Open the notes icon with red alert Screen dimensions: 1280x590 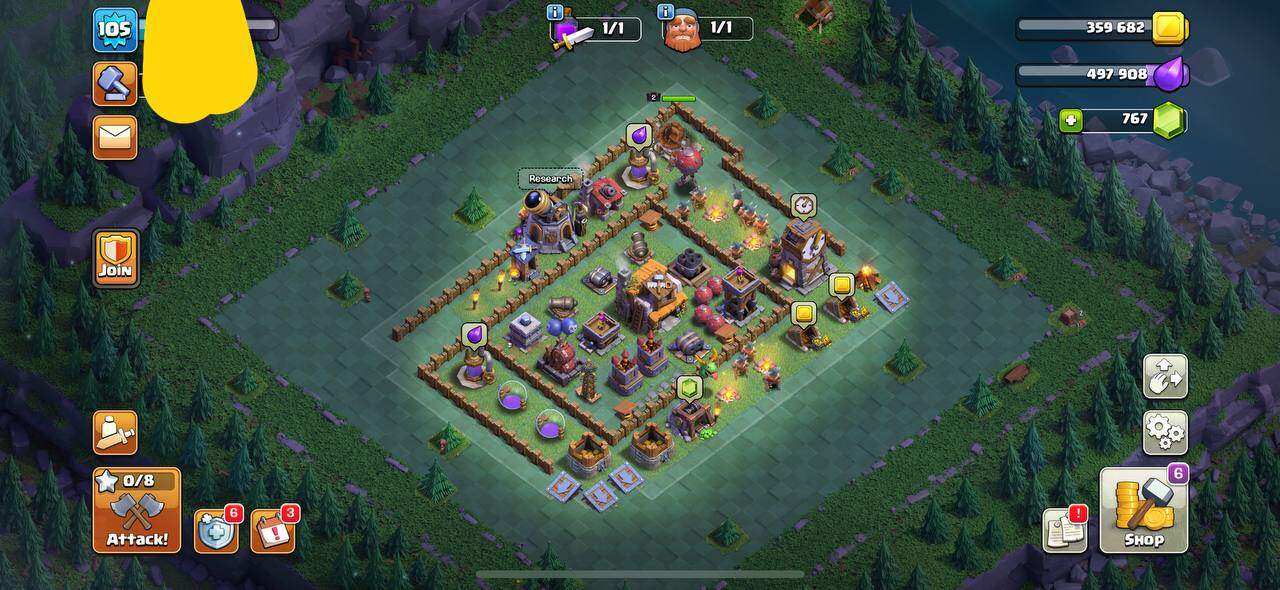pos(1065,530)
